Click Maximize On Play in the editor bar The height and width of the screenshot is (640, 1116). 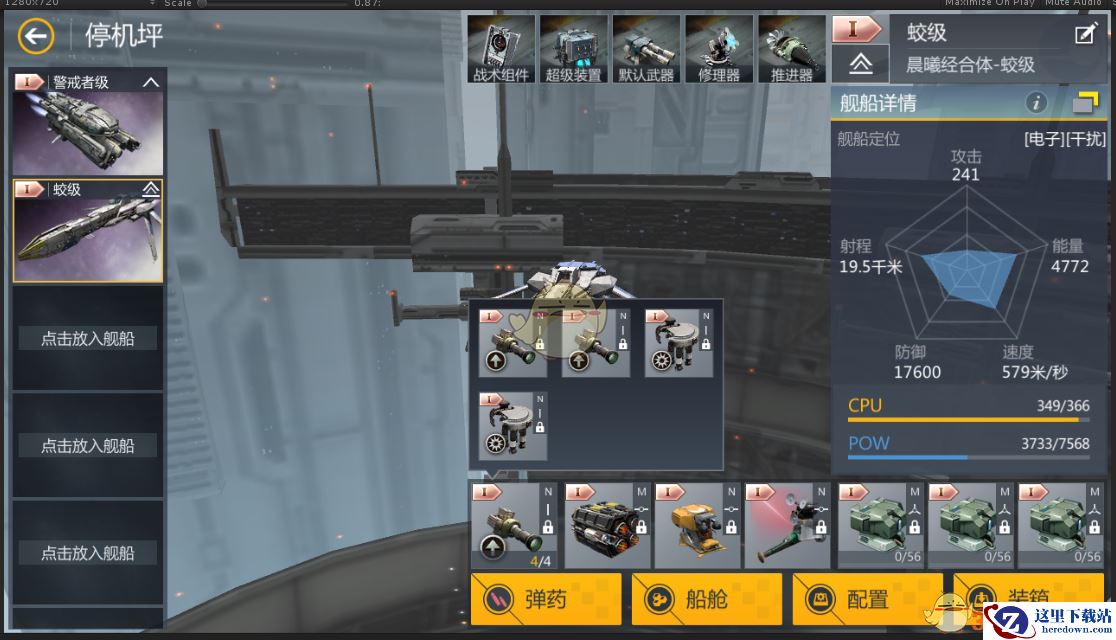pos(988,4)
